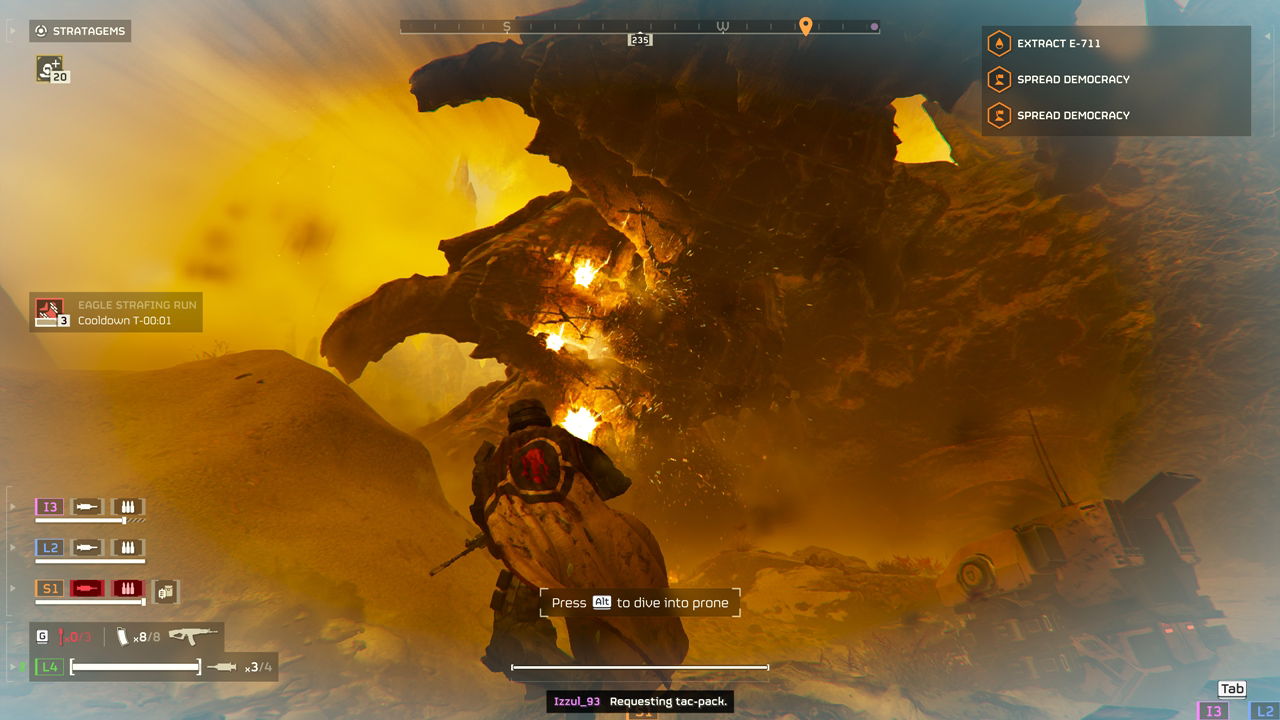Click the red stim icon beside S1
This screenshot has height=720, width=1280.
[88, 589]
